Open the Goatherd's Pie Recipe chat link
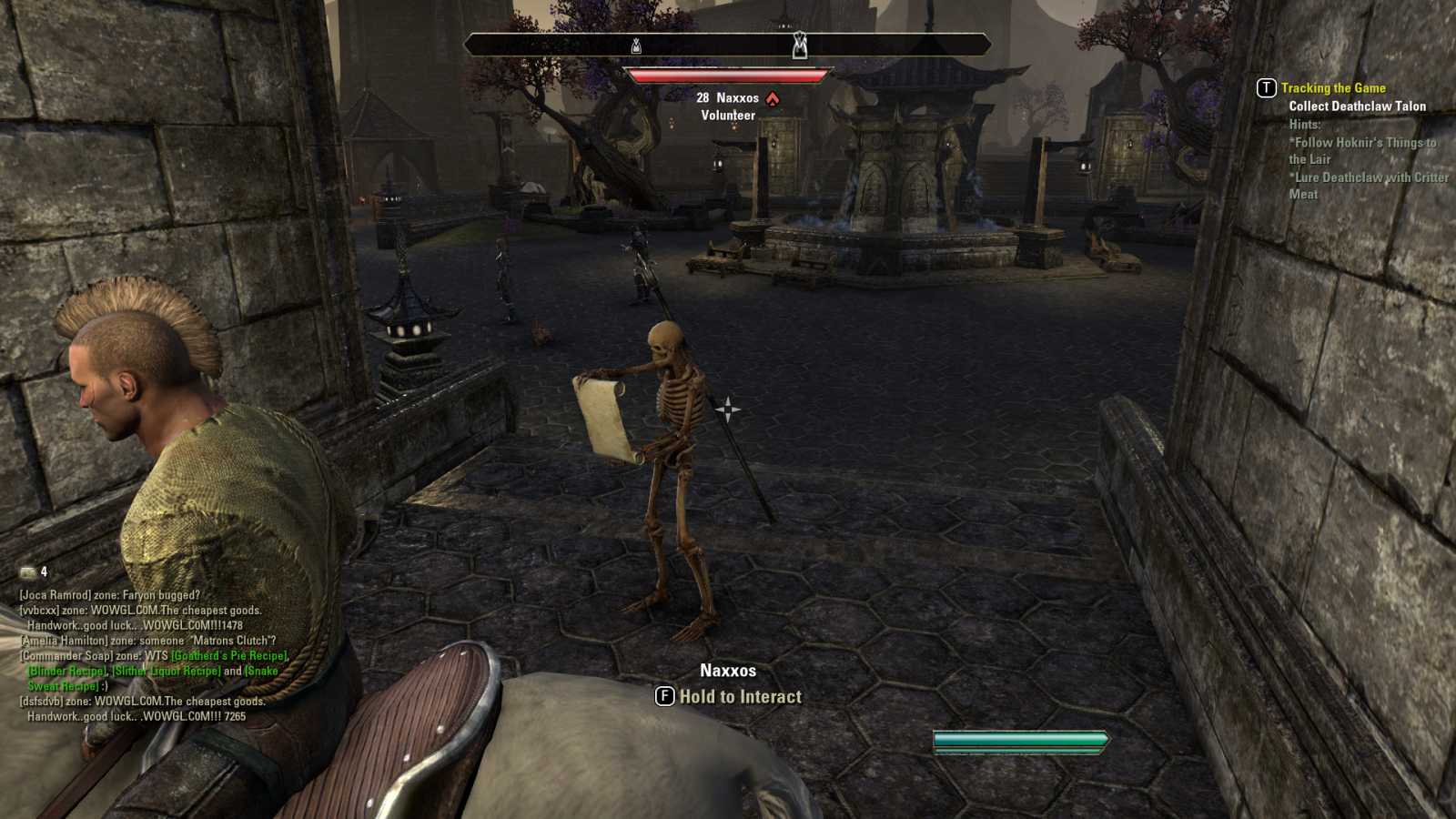1456x819 pixels. click(x=229, y=656)
